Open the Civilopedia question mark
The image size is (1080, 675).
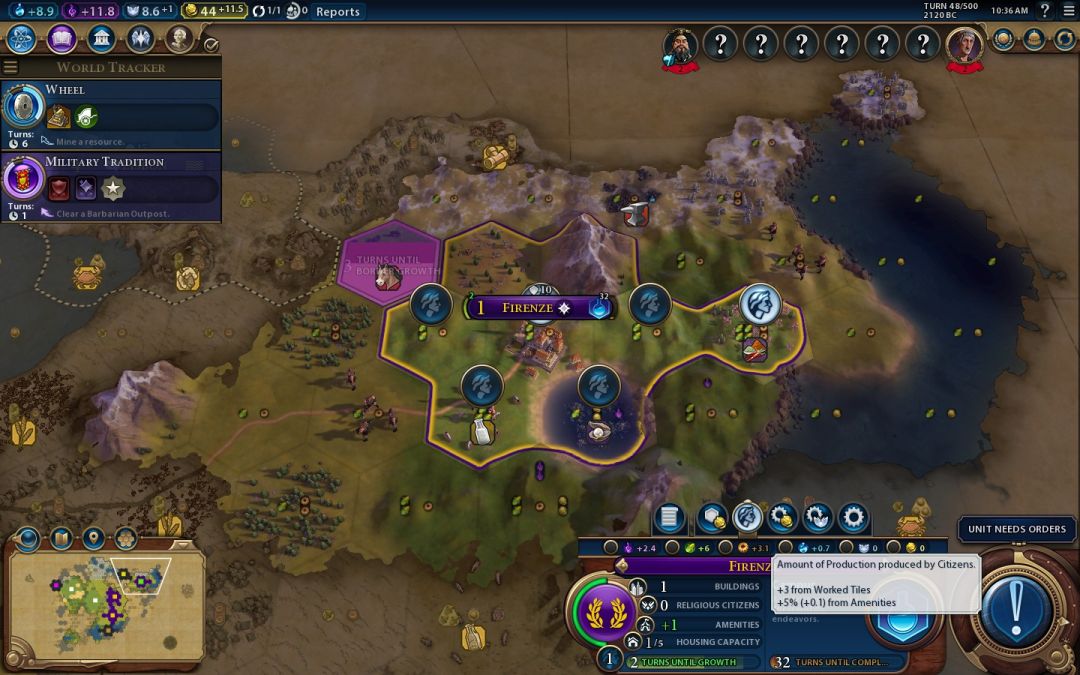1045,11
